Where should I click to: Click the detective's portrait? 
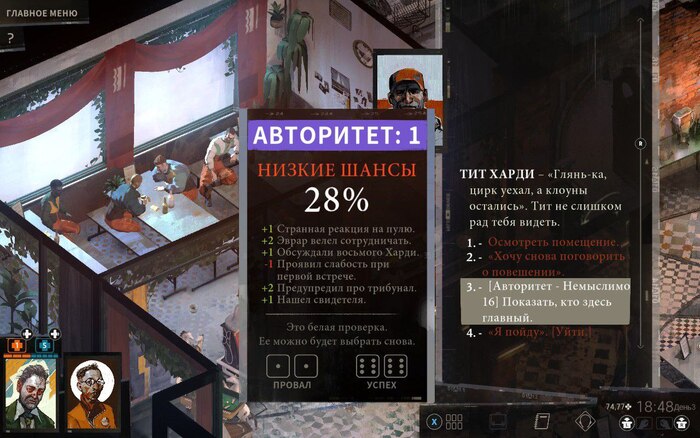click(31, 392)
